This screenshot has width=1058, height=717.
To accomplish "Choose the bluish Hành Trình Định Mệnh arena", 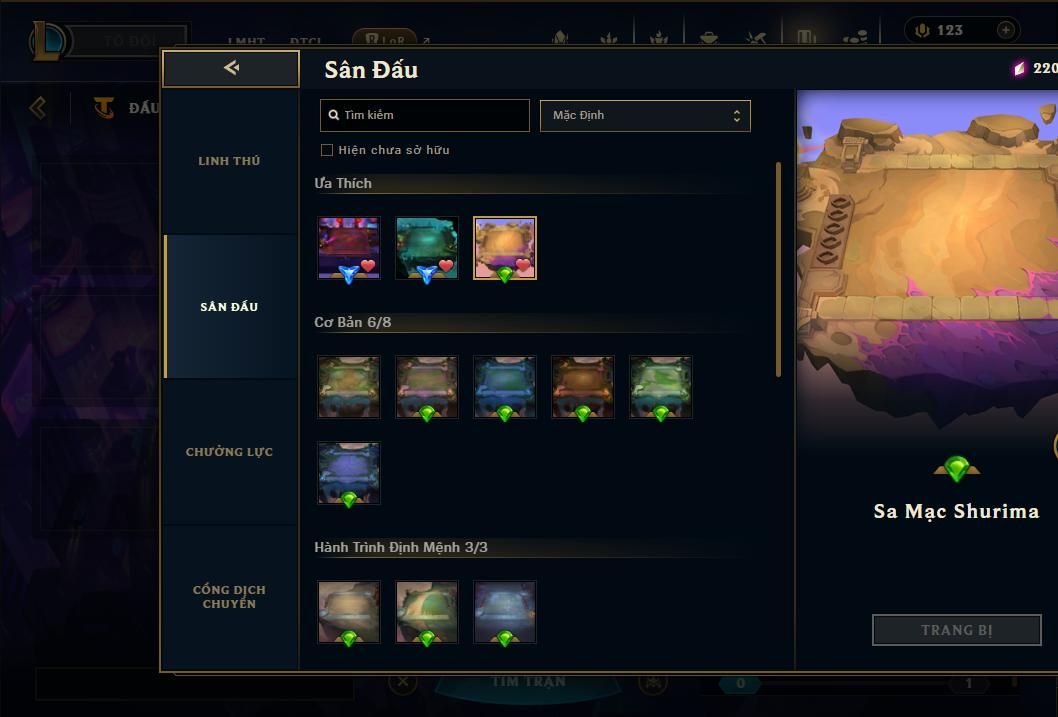I will tap(505, 611).
